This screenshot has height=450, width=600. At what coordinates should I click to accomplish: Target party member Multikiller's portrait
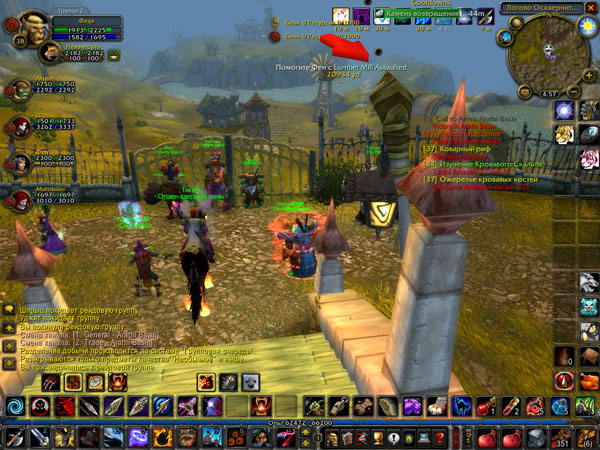19,198
